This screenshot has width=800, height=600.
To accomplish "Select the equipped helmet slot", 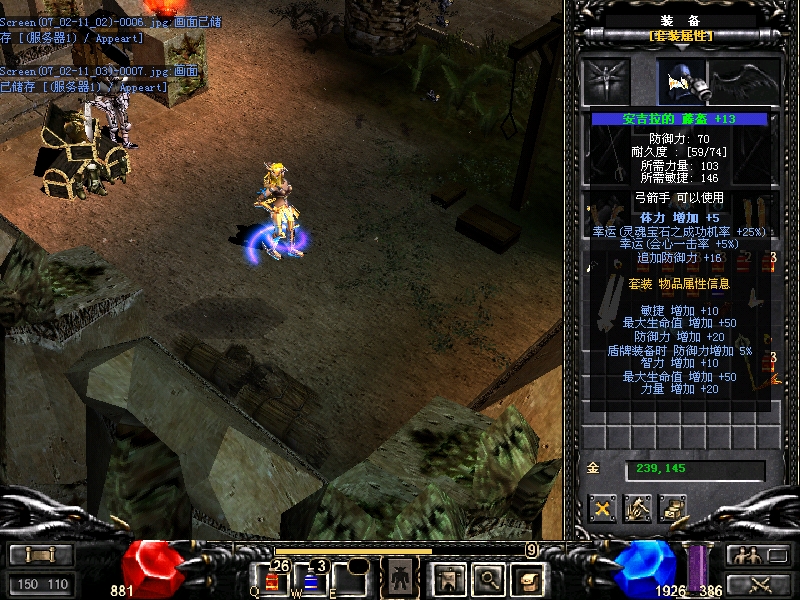I will 681,82.
